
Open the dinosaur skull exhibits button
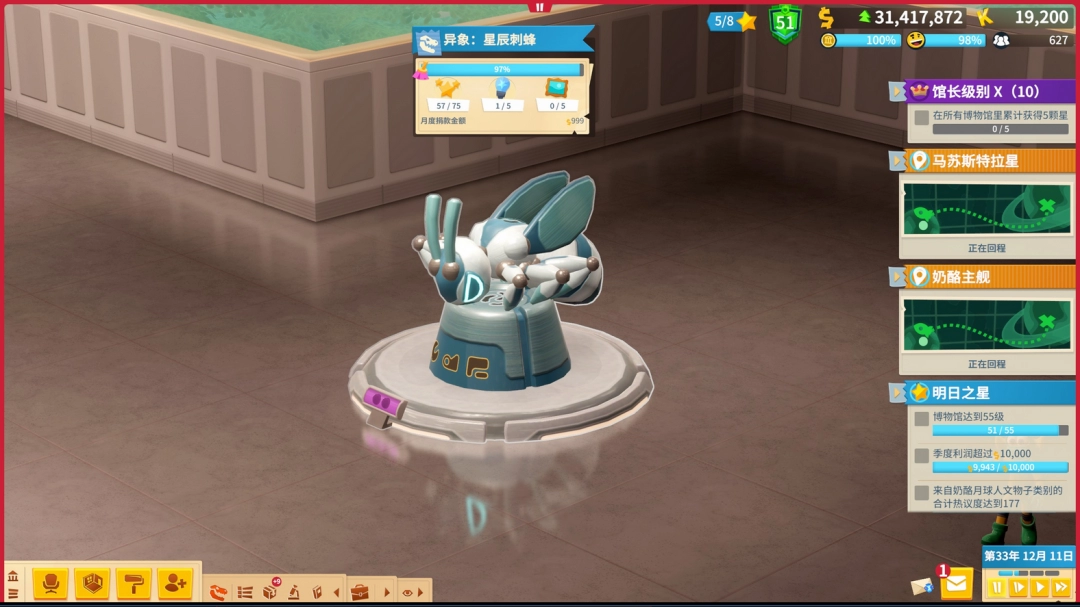tap(219, 592)
